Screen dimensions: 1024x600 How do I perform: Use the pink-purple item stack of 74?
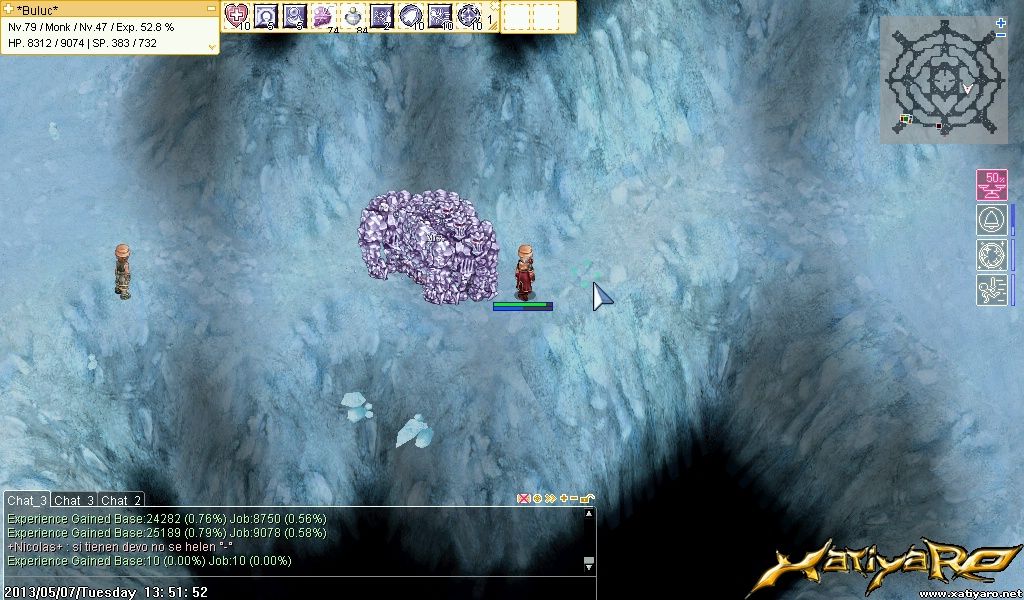click(x=323, y=15)
